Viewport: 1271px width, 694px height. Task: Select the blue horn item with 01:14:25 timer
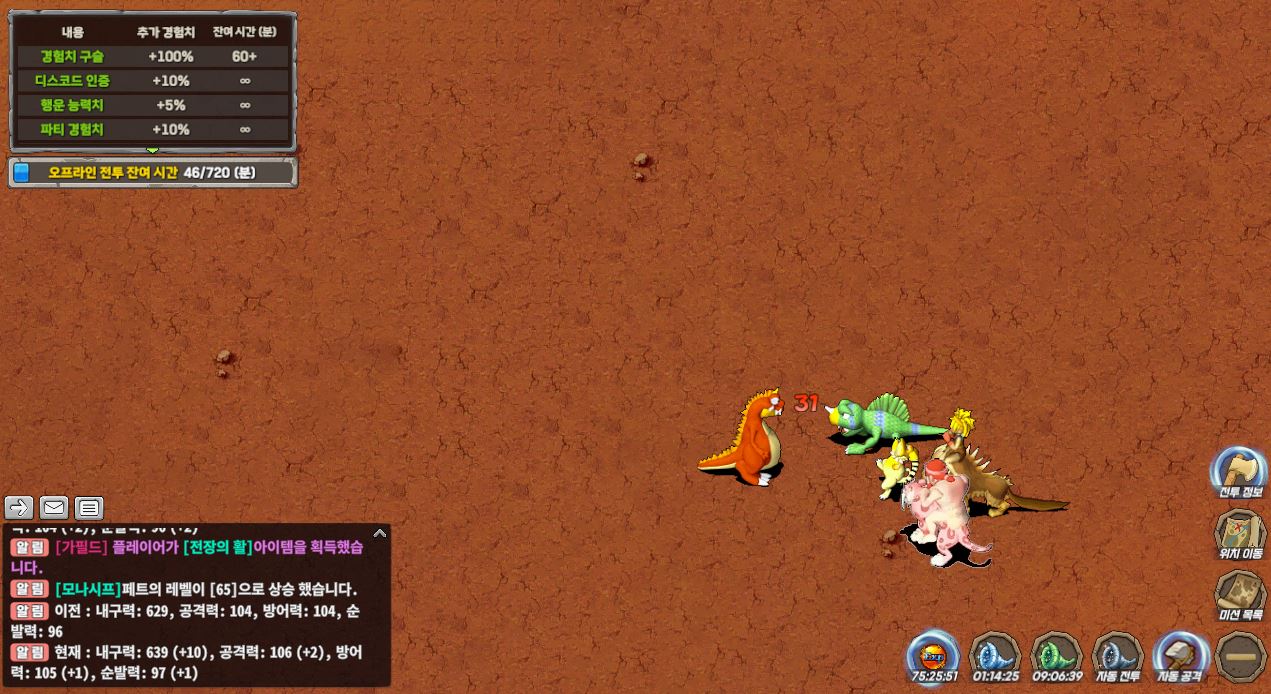995,656
